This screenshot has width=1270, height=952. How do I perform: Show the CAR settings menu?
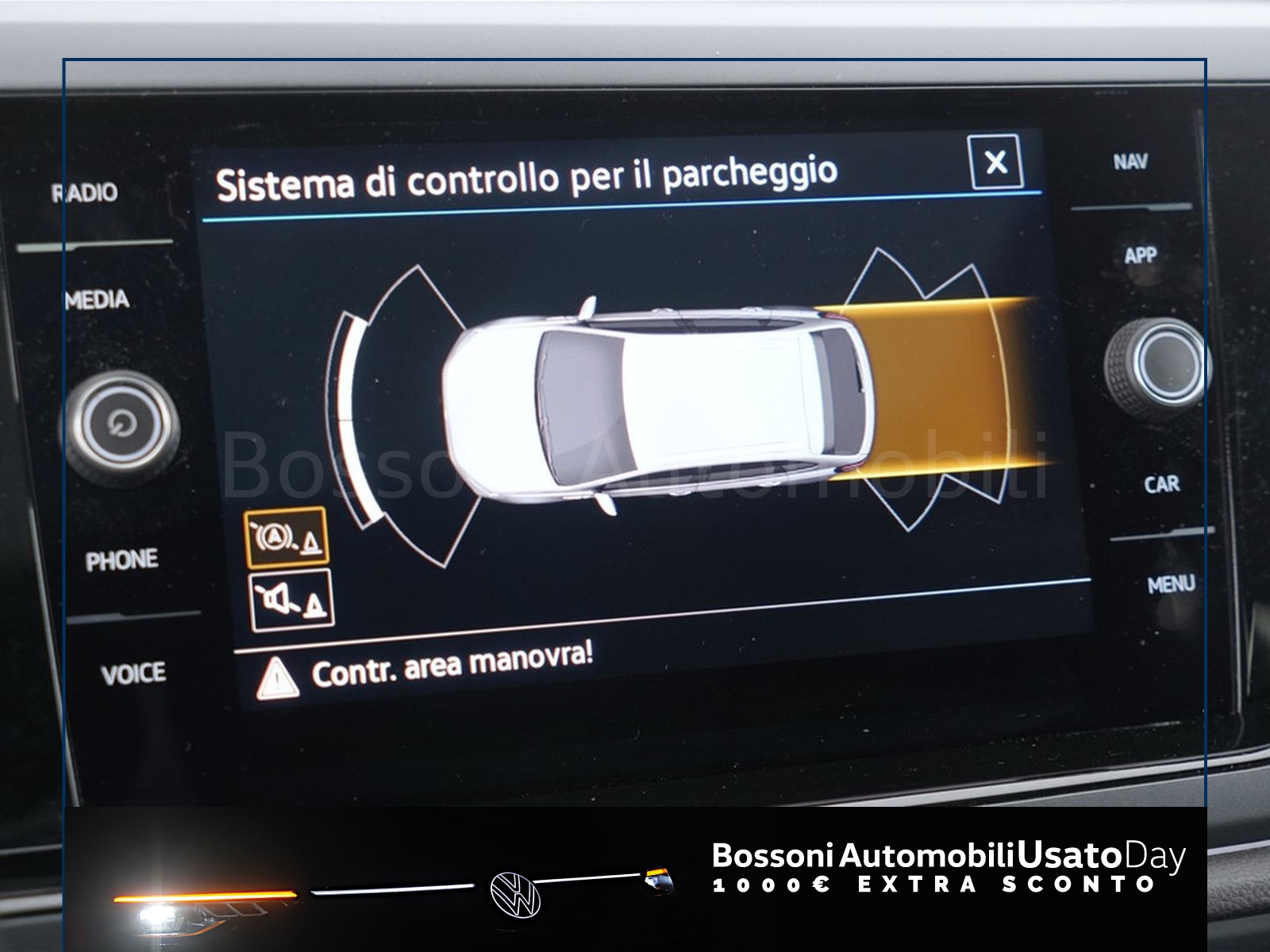1161,483
